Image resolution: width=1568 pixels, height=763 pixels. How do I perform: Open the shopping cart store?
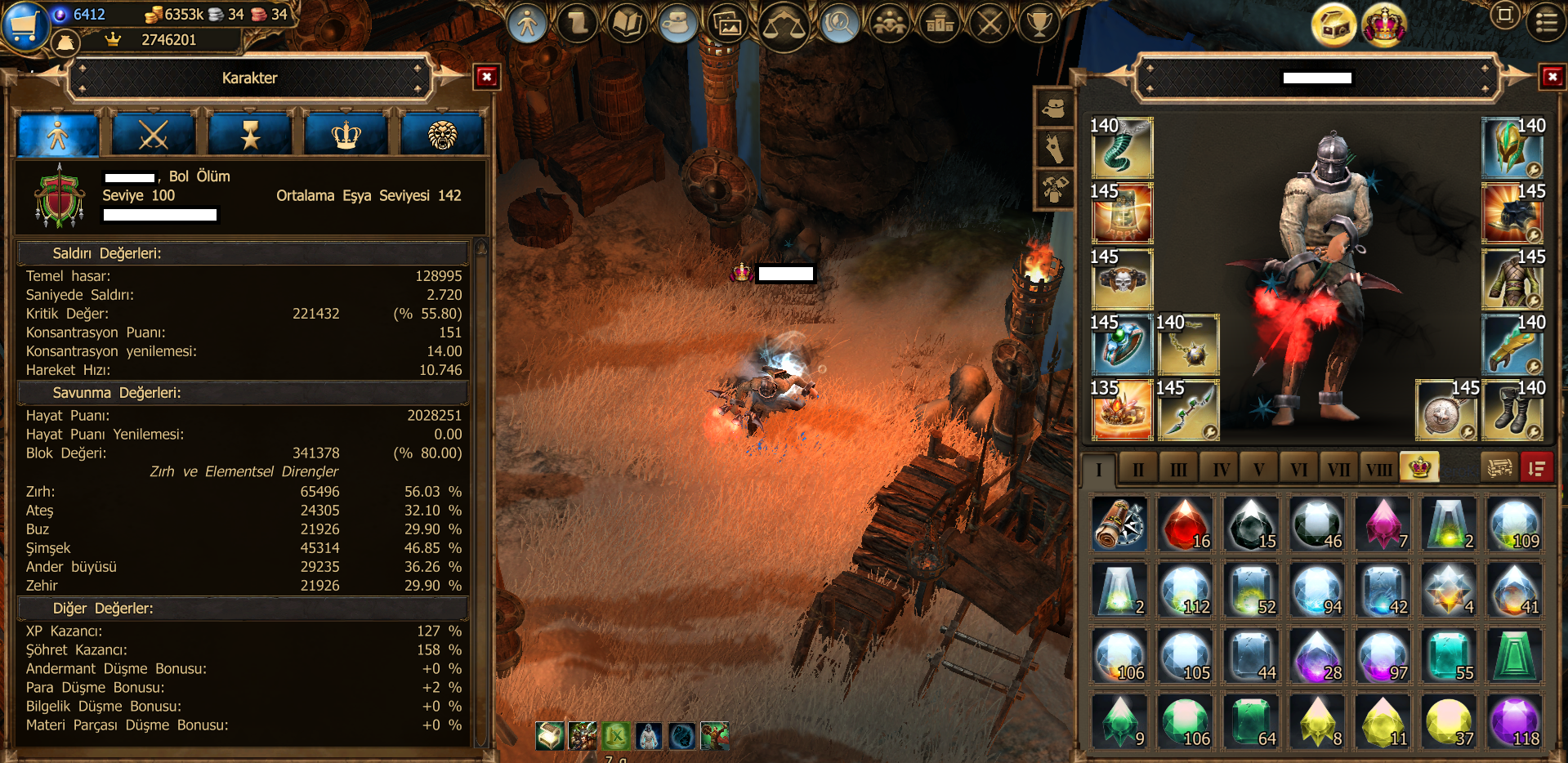pos(23,26)
